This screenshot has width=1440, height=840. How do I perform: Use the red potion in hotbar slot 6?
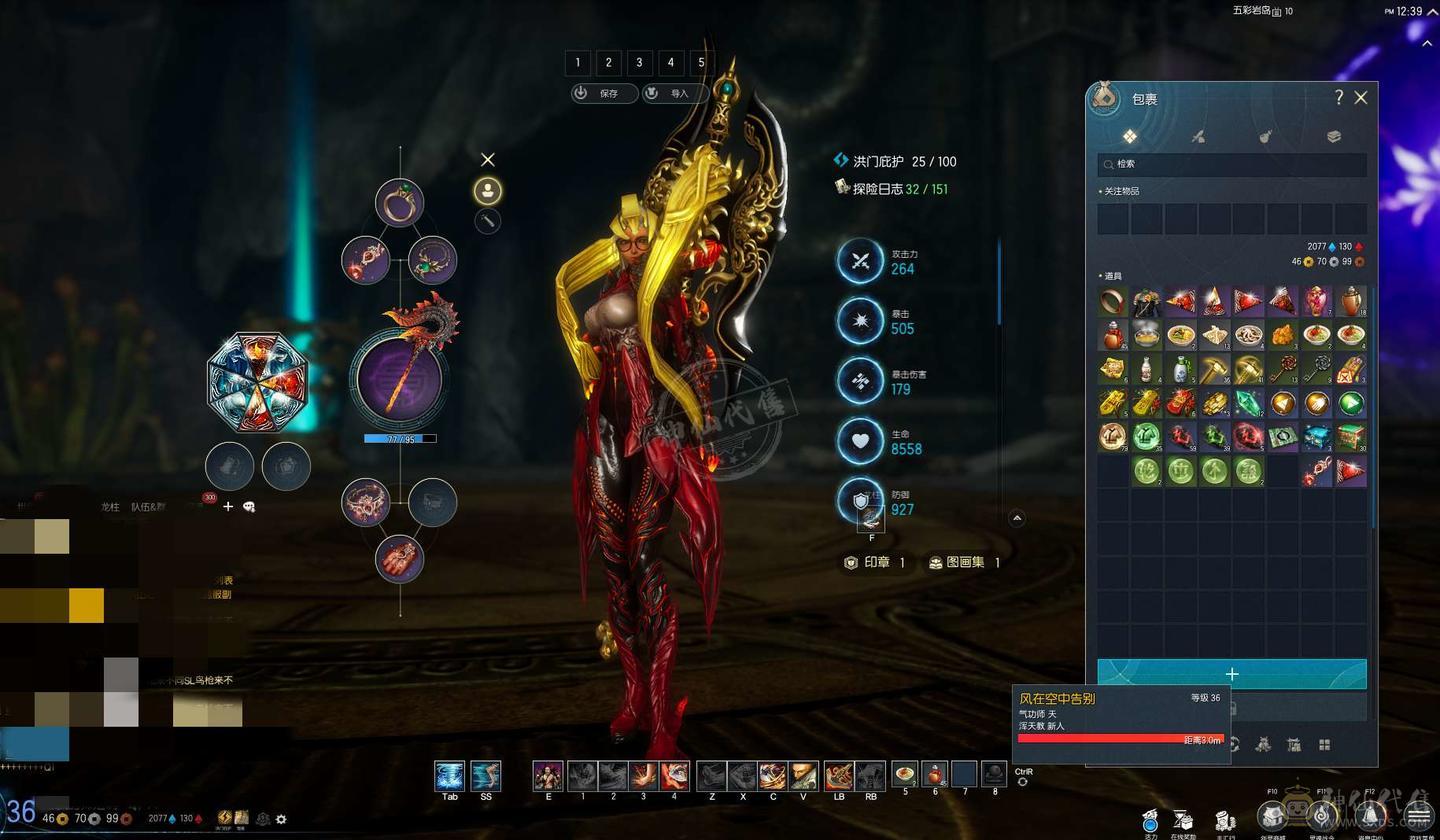[935, 774]
